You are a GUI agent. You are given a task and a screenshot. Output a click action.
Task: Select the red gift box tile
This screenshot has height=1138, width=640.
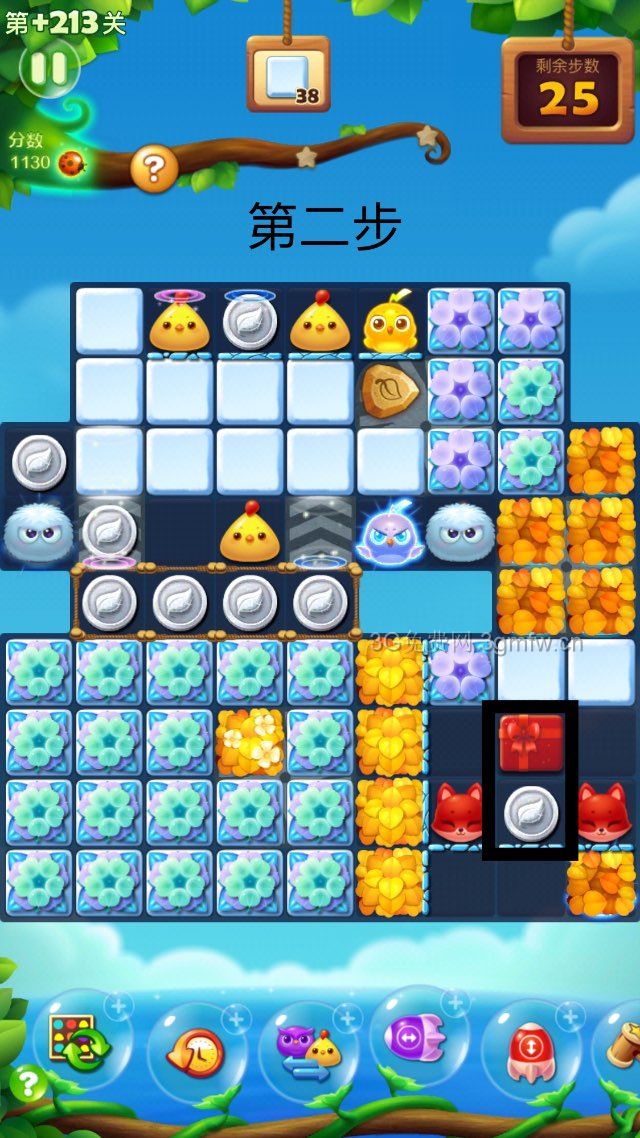click(x=531, y=742)
